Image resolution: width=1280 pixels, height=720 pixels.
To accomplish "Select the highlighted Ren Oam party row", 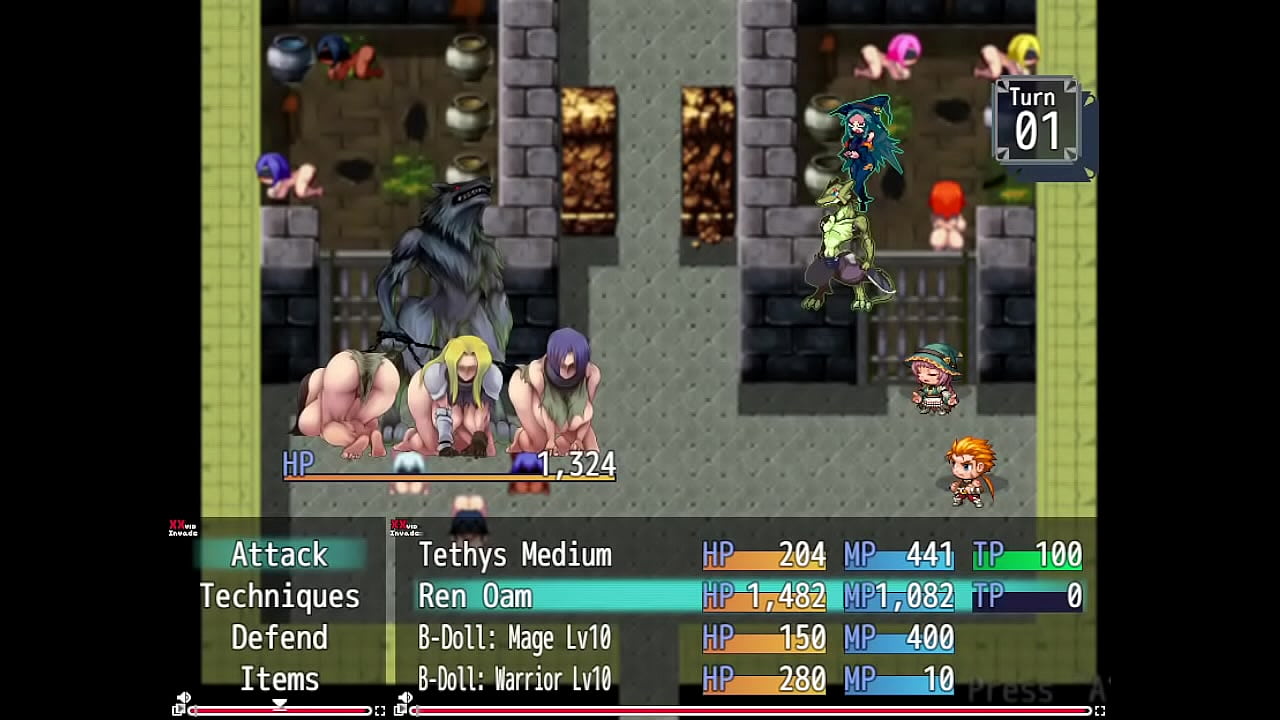I will 560,597.
